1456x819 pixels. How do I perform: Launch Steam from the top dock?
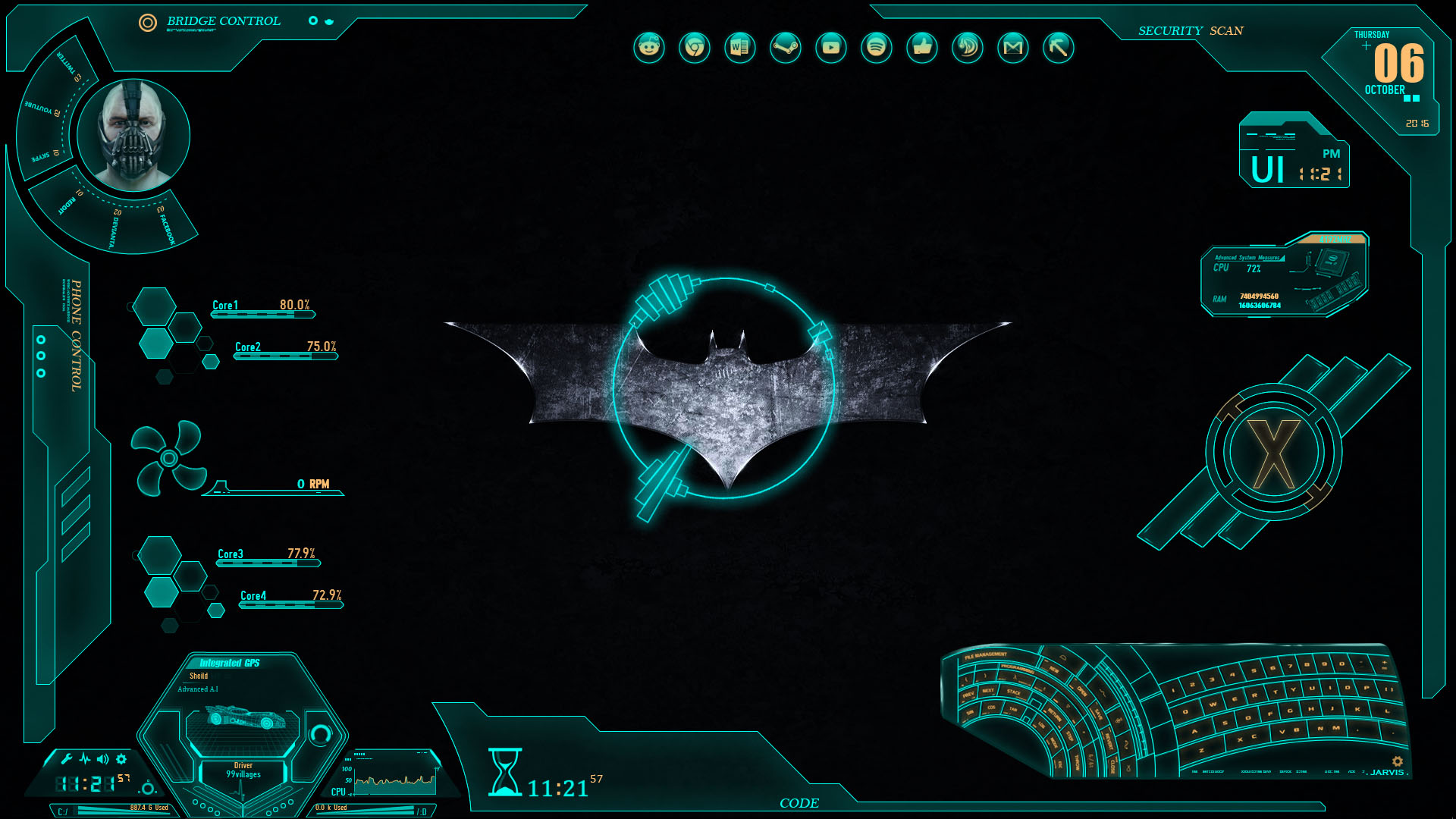(786, 48)
